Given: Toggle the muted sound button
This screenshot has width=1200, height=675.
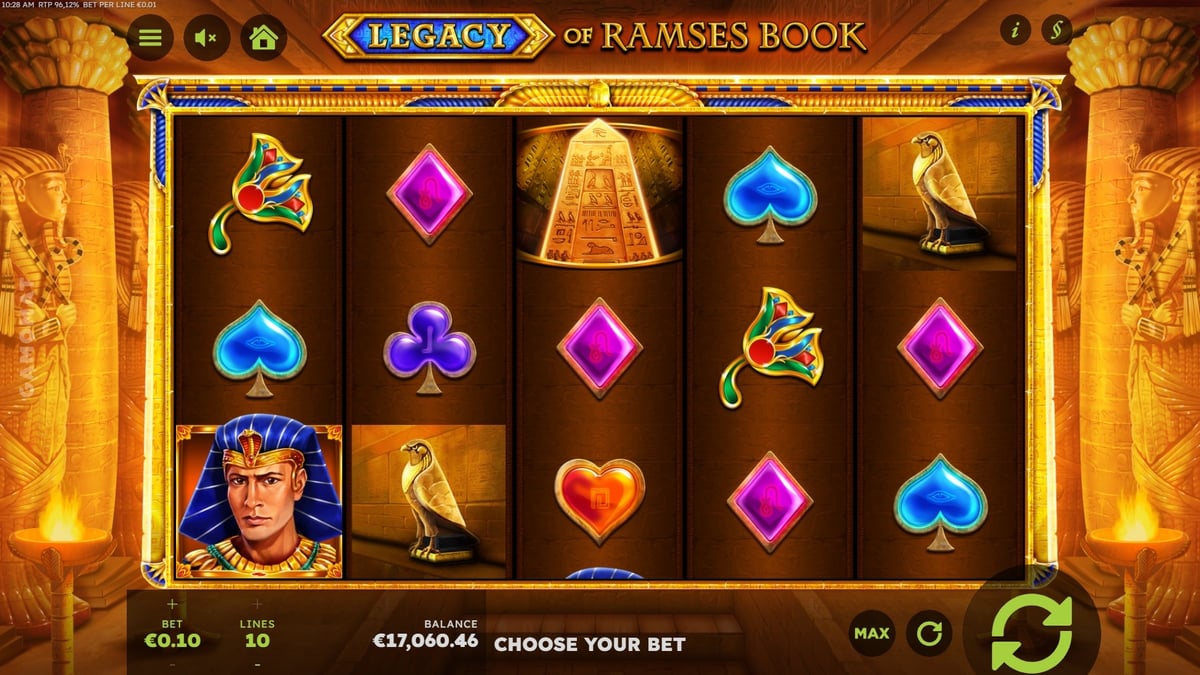Looking at the screenshot, I should point(207,38).
